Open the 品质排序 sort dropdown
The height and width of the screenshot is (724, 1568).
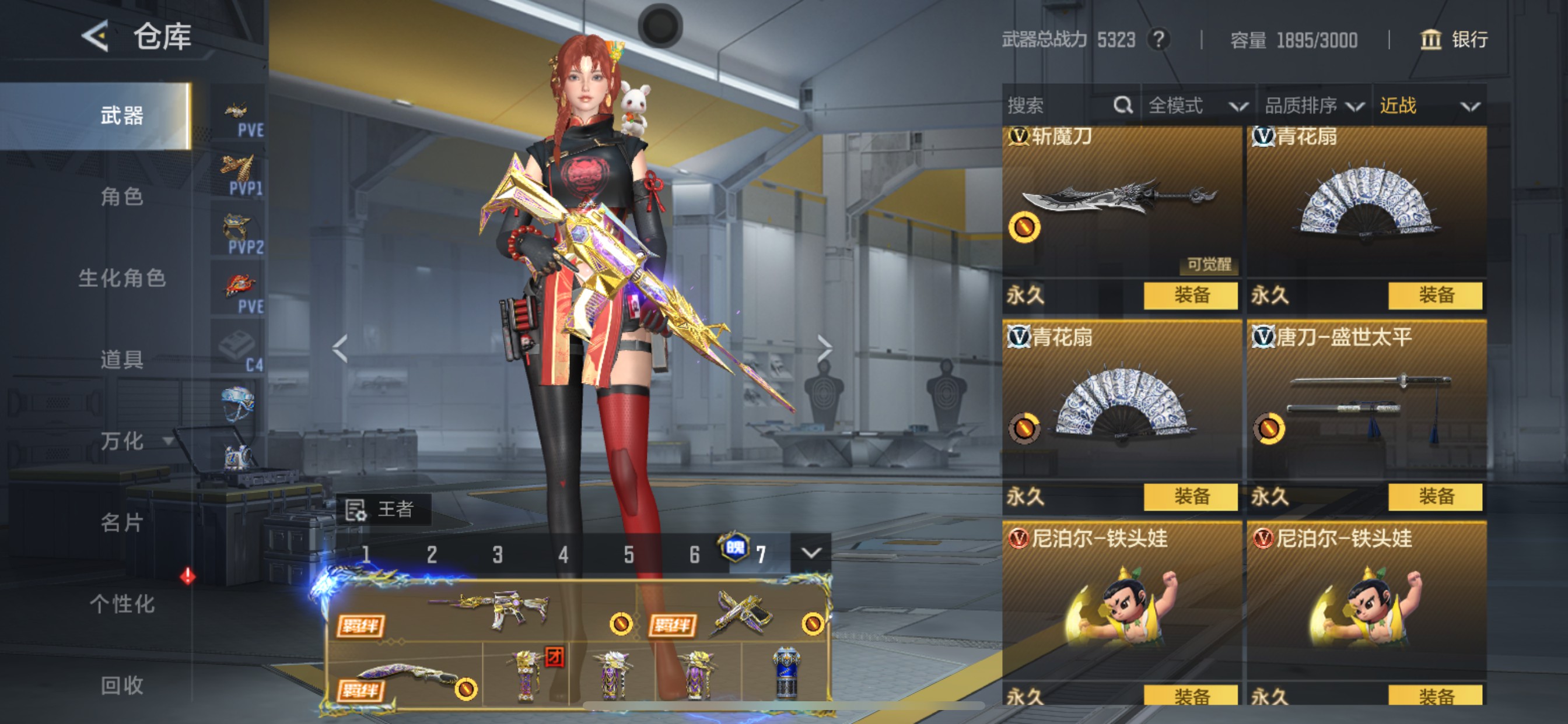[1314, 106]
